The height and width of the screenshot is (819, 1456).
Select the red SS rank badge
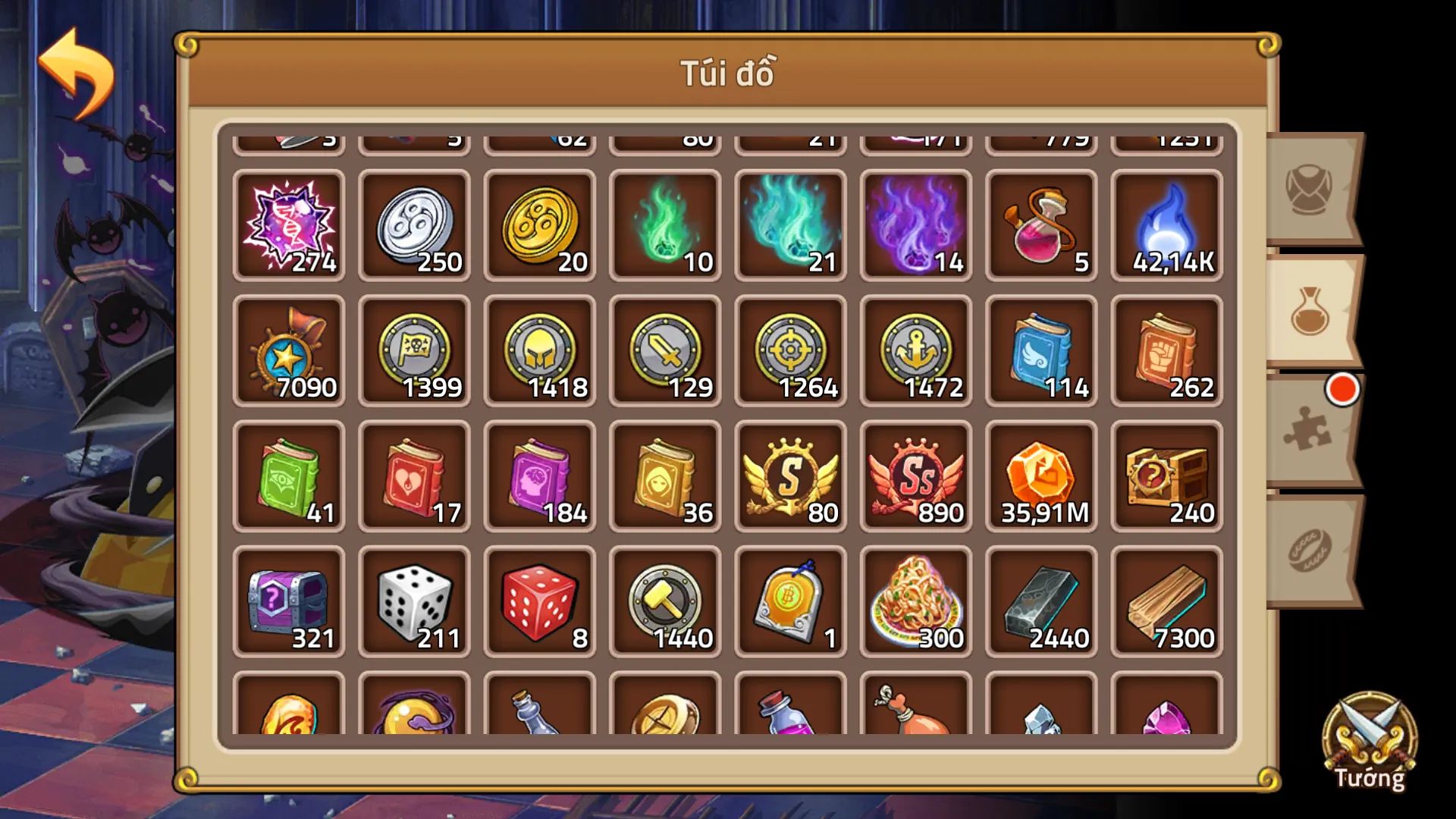coord(915,475)
